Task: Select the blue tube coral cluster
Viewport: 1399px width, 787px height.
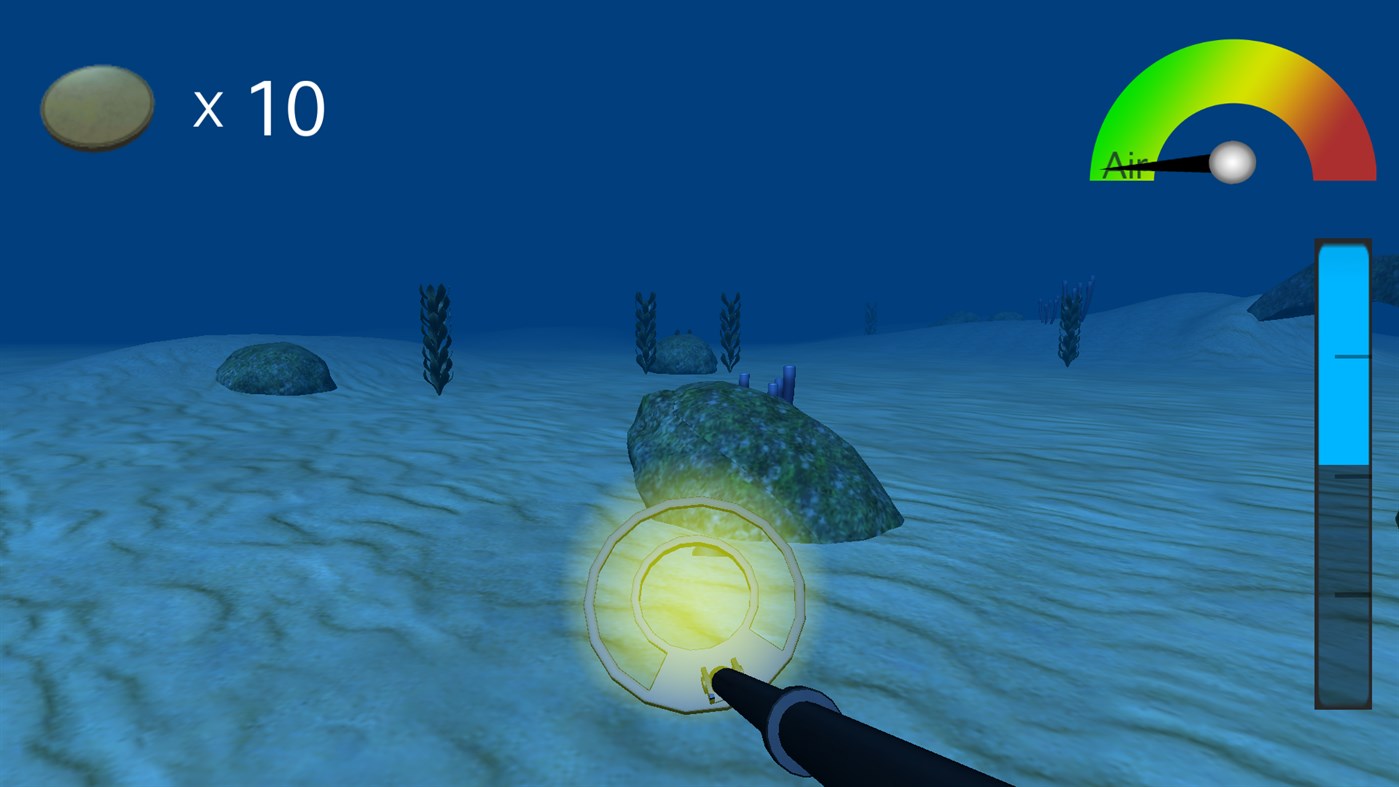Action: tap(770, 385)
